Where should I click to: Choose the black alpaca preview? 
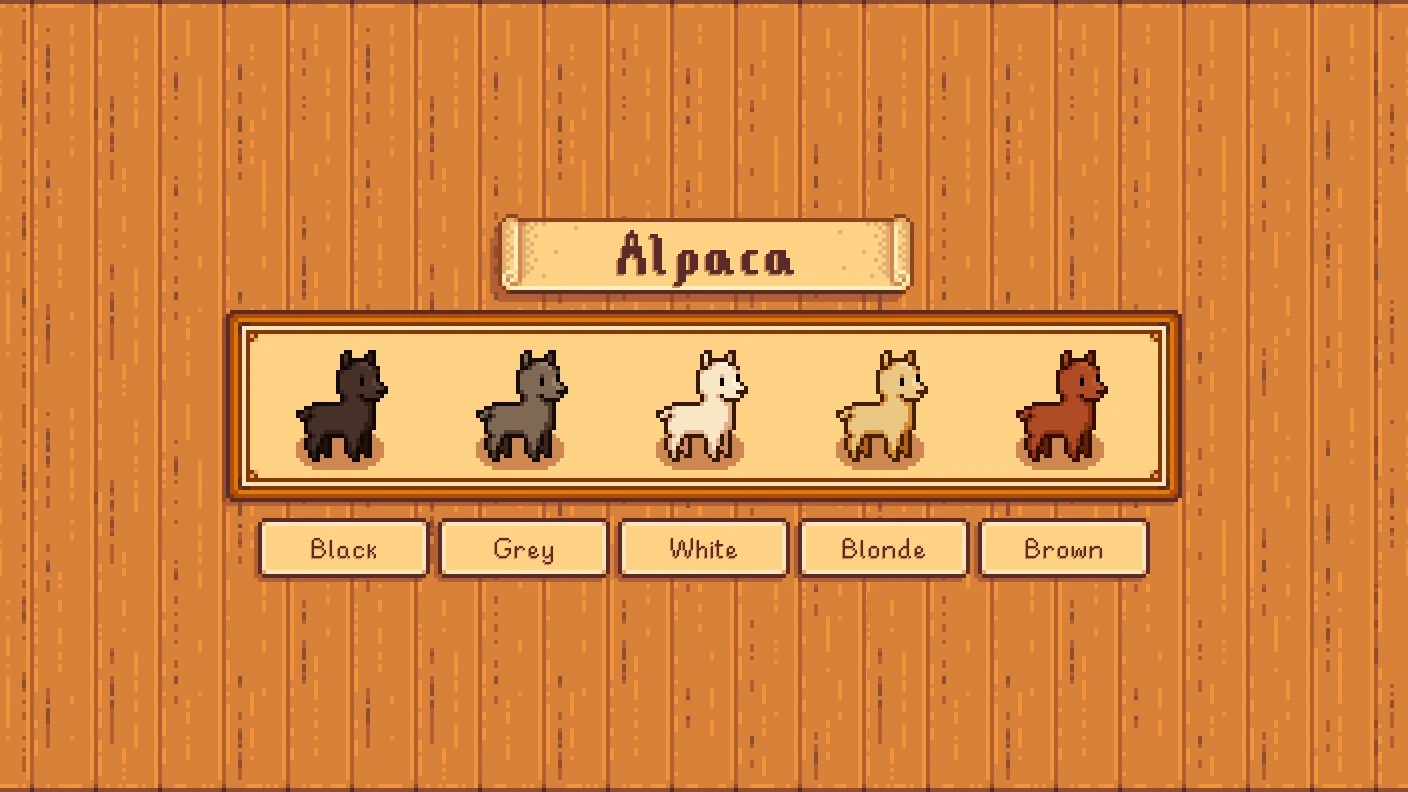[342, 407]
